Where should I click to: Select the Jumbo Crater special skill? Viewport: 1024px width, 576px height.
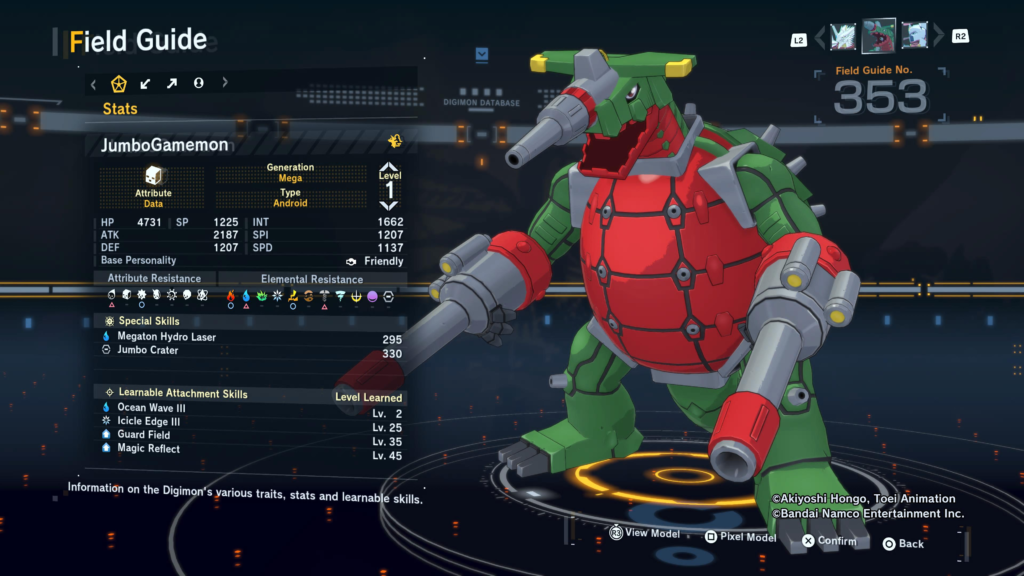click(x=148, y=350)
